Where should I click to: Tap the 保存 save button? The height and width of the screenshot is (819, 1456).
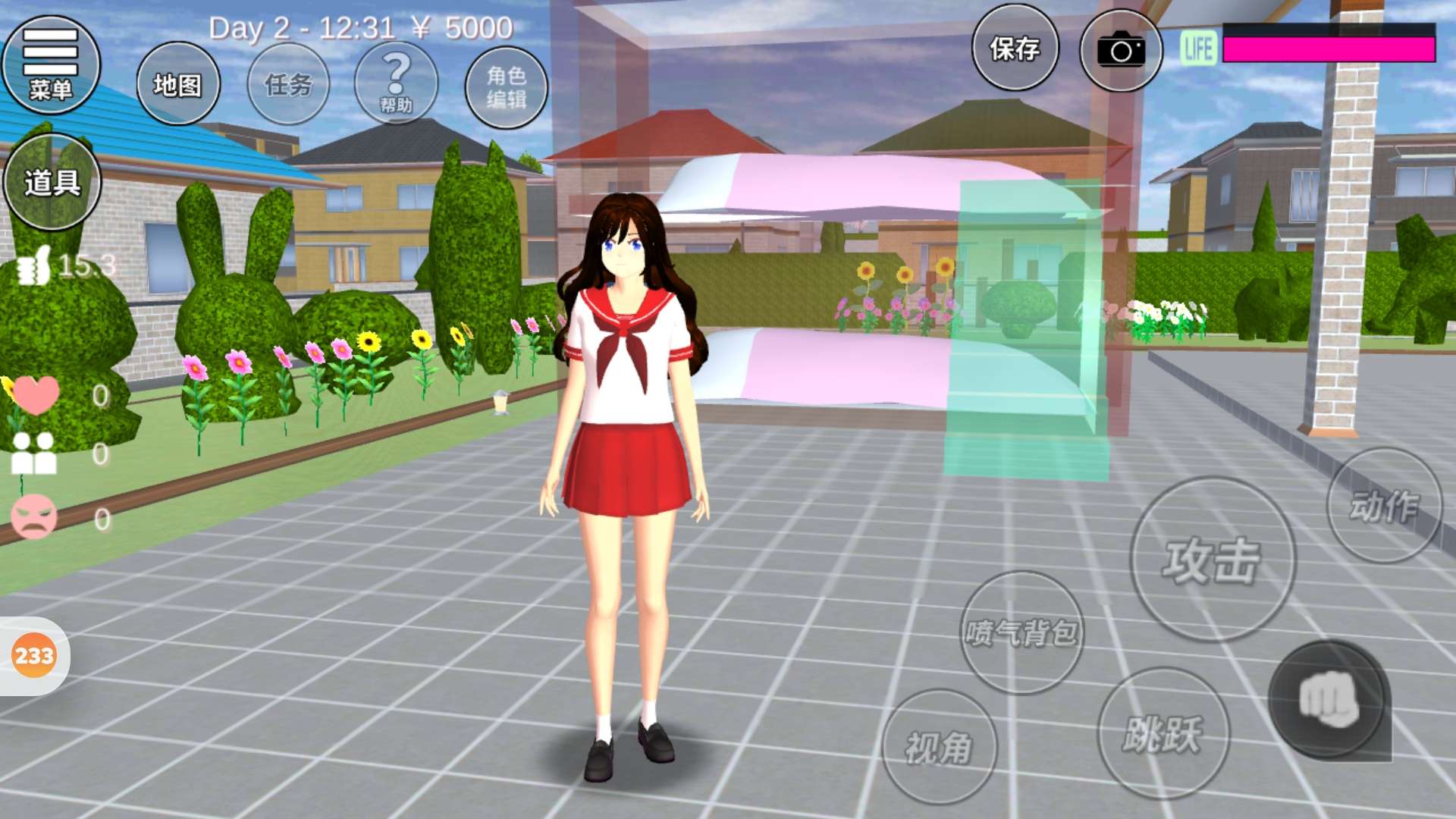[1015, 49]
